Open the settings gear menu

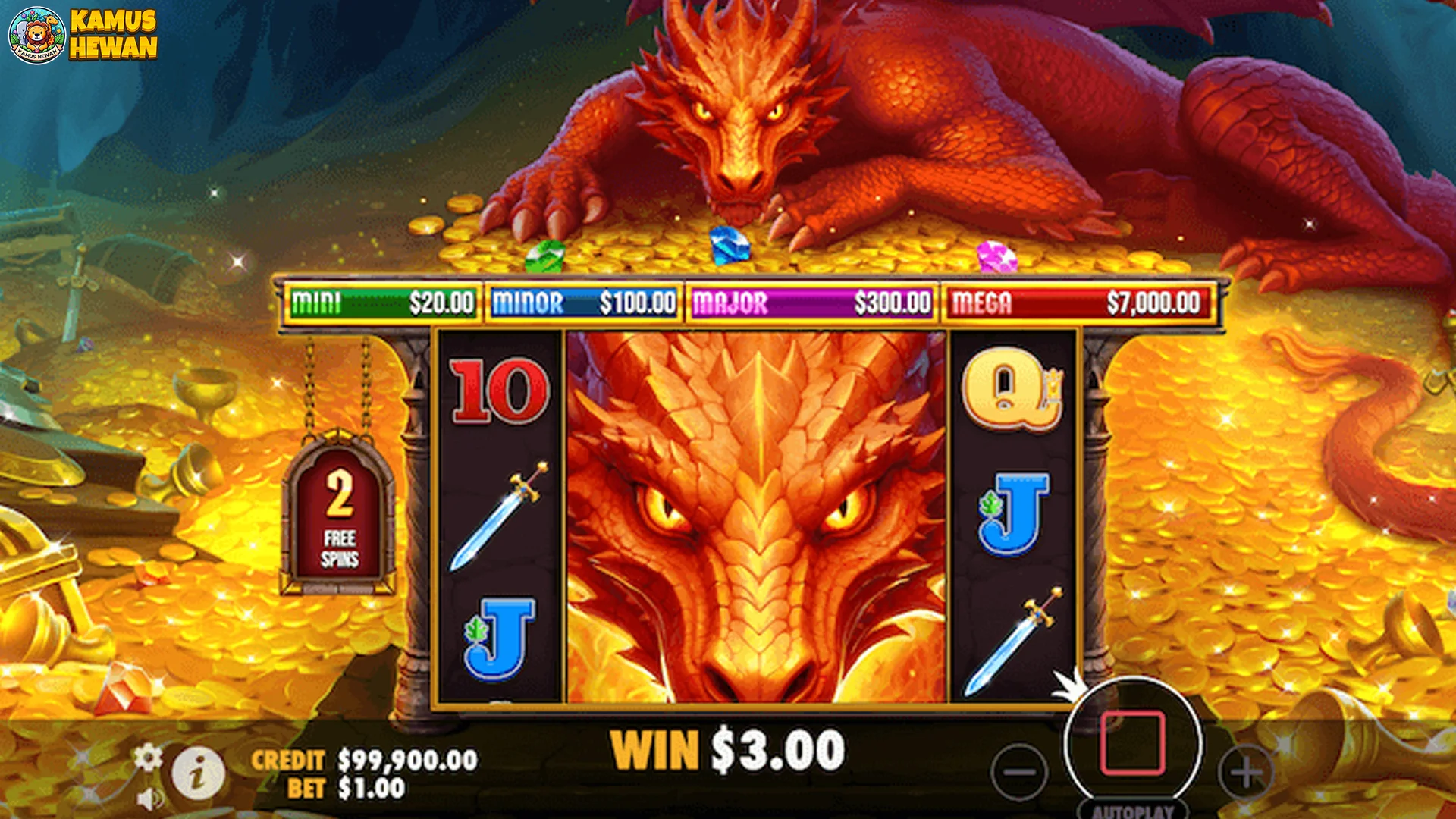(x=149, y=756)
